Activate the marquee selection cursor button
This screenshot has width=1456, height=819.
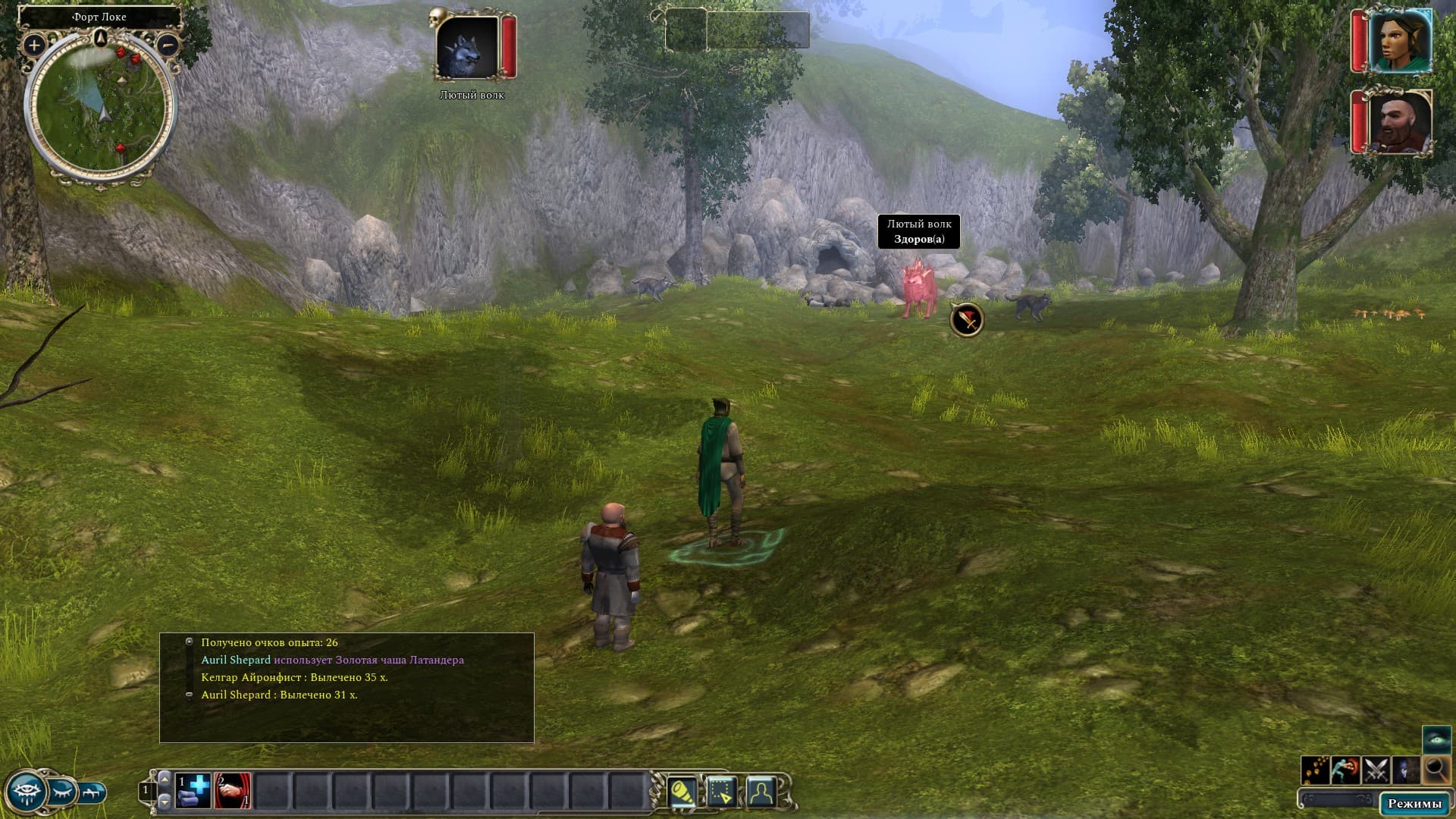tap(721, 792)
